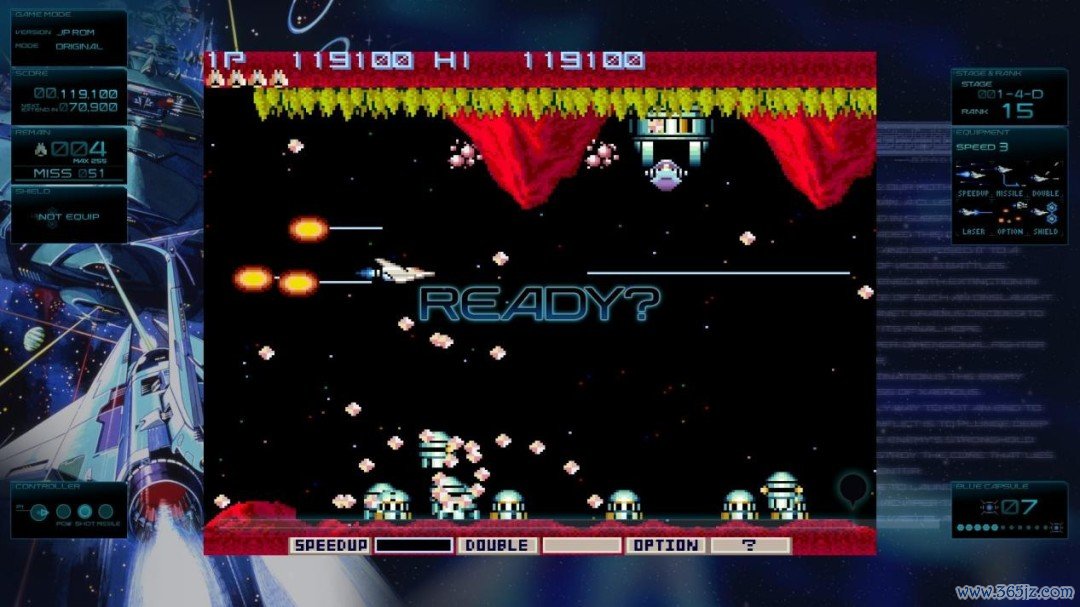The height and width of the screenshot is (607, 1080).
Task: Click the black empty power meter cell
Action: pyautogui.click(x=413, y=546)
